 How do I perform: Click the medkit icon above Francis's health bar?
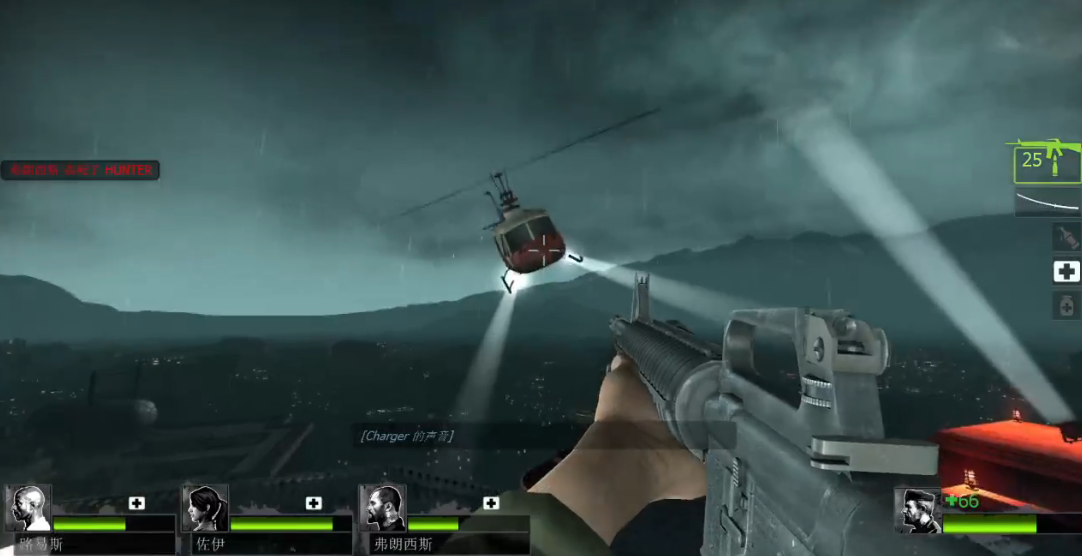[491, 503]
